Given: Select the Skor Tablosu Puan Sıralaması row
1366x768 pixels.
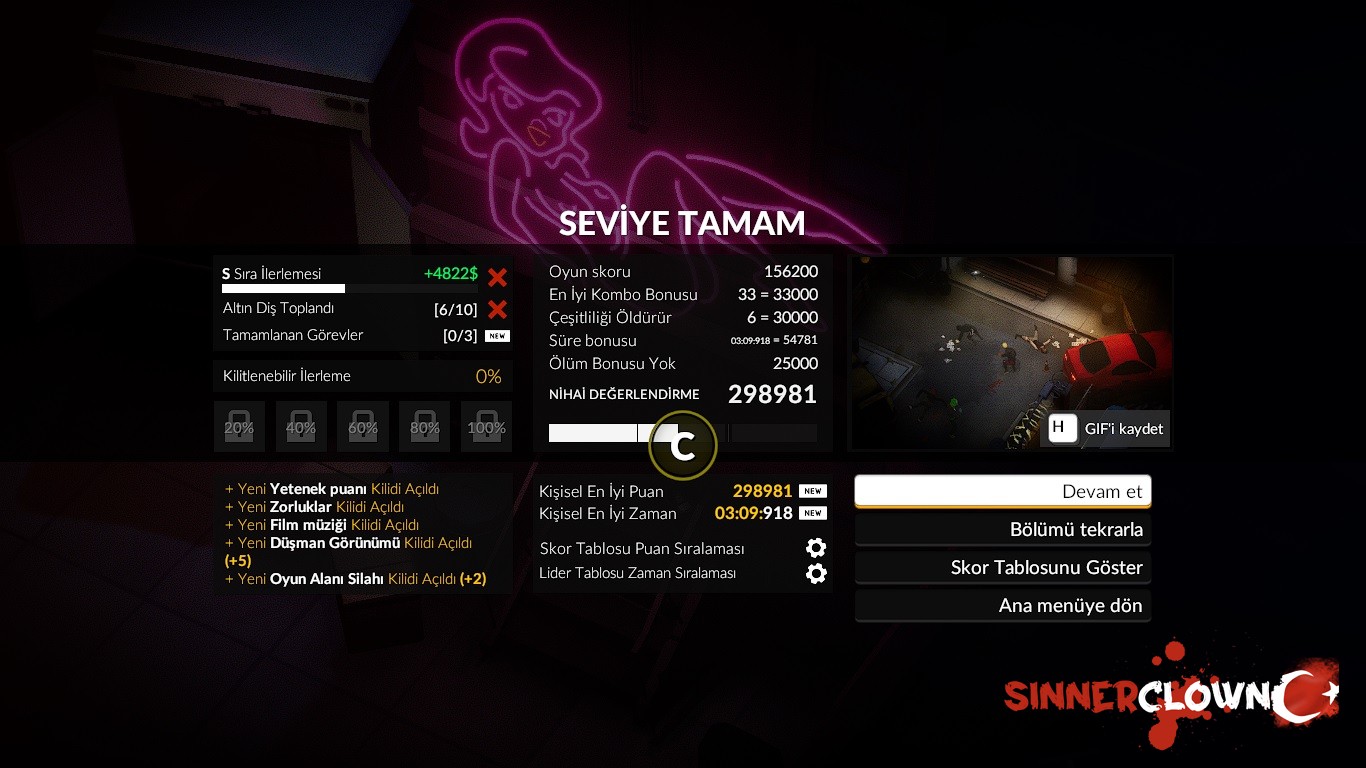Looking at the screenshot, I should pos(682,548).
